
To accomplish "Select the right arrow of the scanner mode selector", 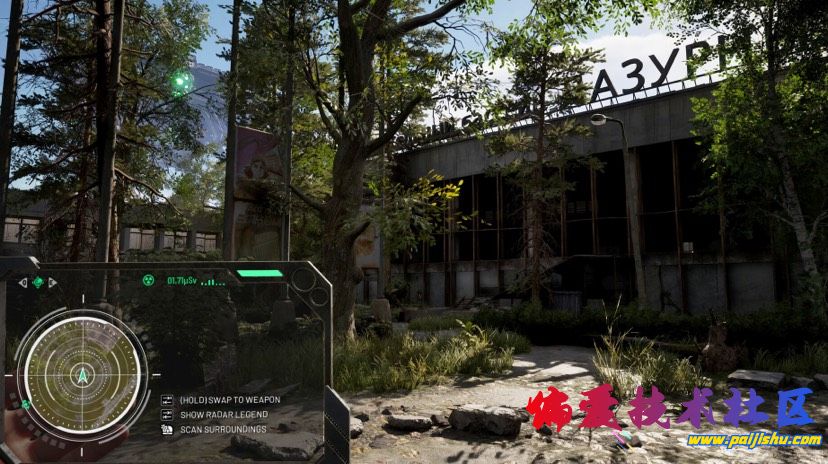I will pyautogui.click(x=53, y=283).
